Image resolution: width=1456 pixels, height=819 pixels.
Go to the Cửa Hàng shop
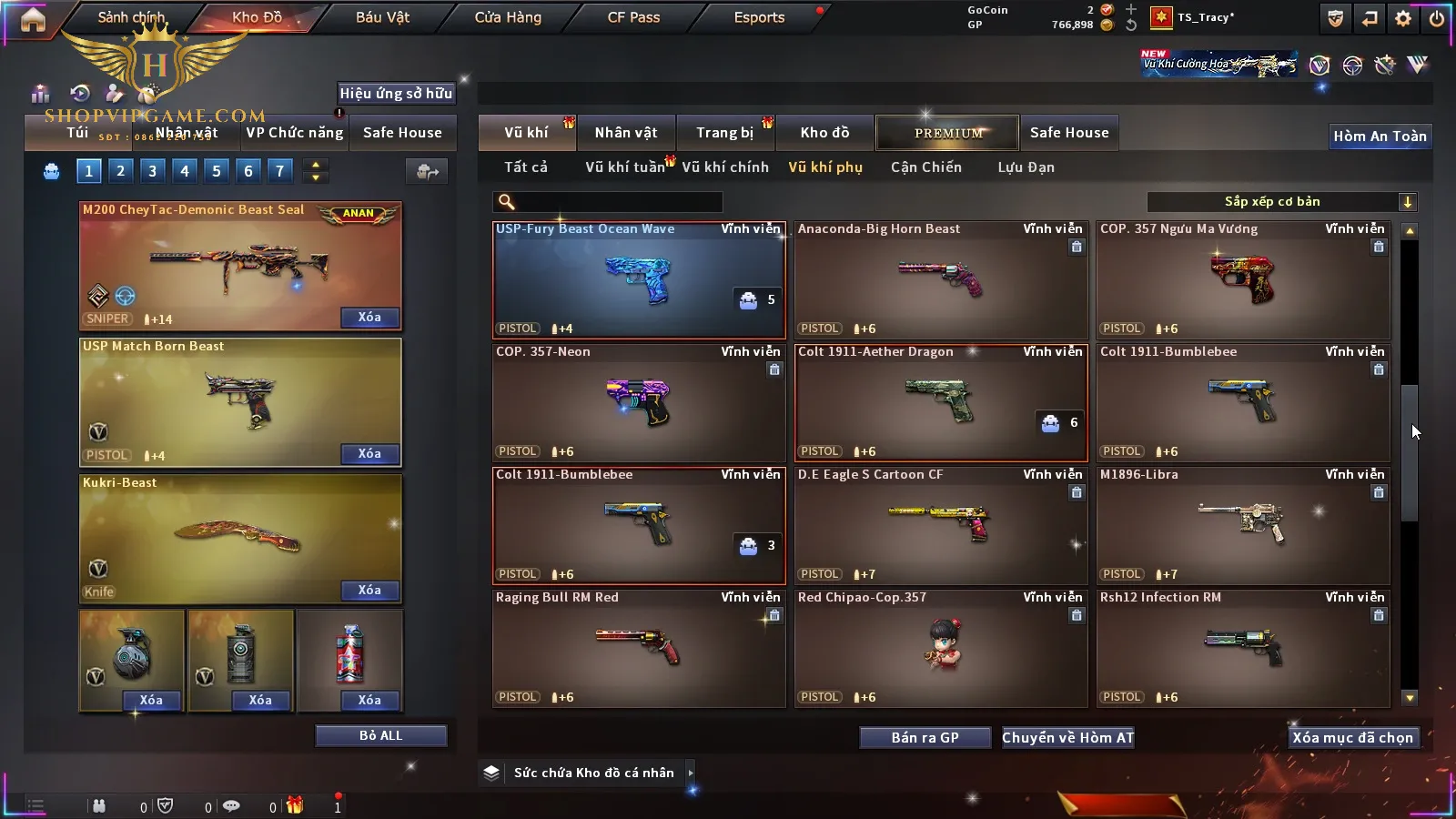(x=508, y=17)
